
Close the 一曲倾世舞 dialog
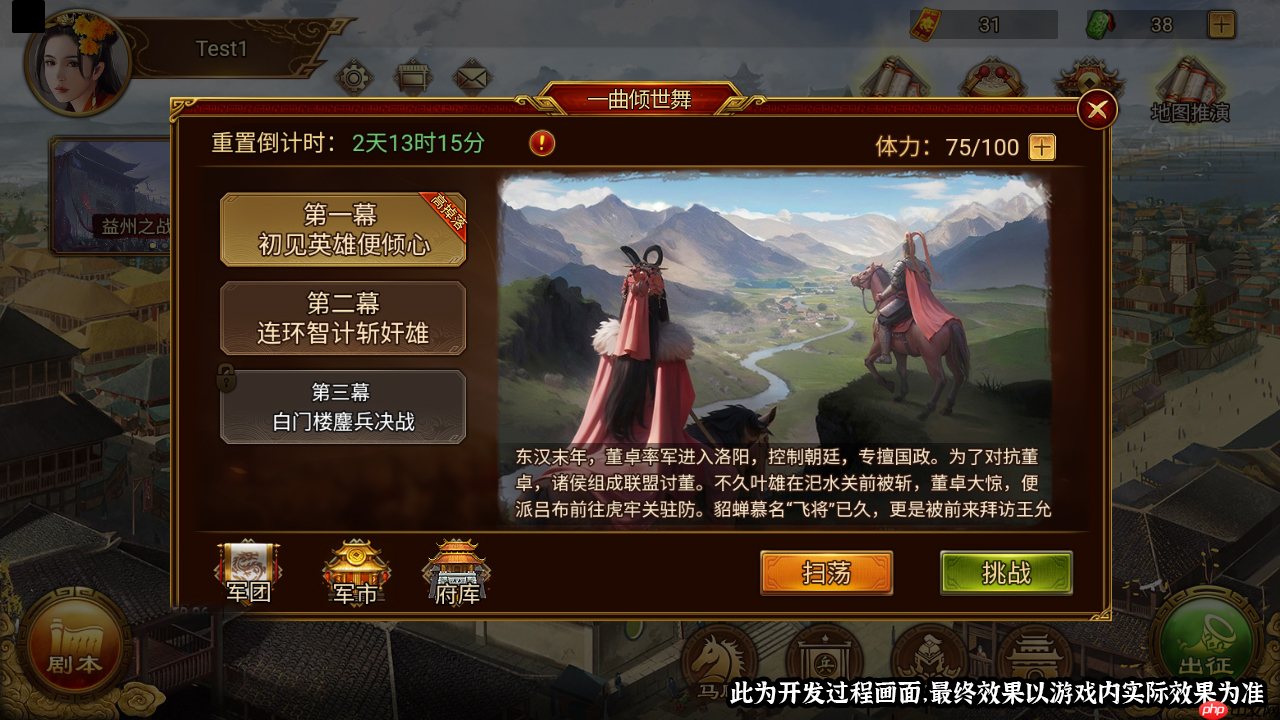tap(1097, 109)
